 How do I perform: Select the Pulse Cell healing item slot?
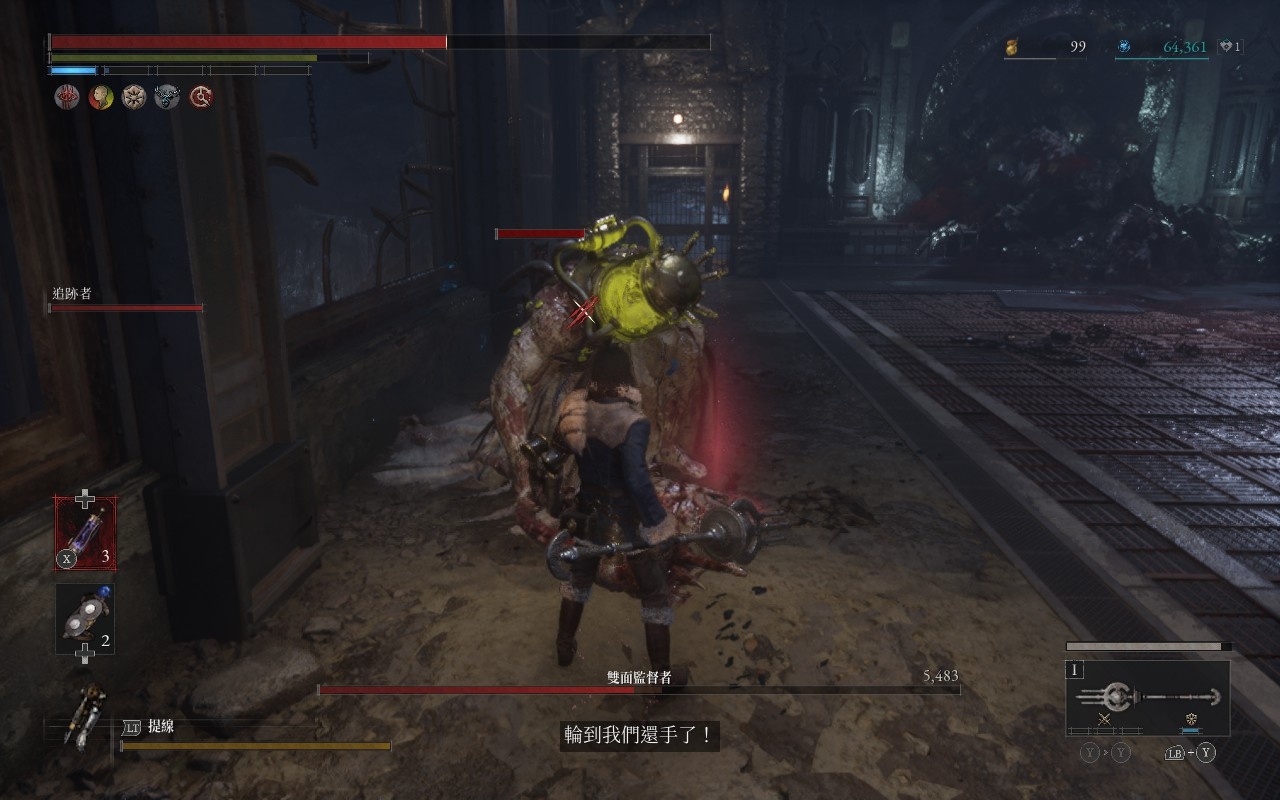click(85, 533)
